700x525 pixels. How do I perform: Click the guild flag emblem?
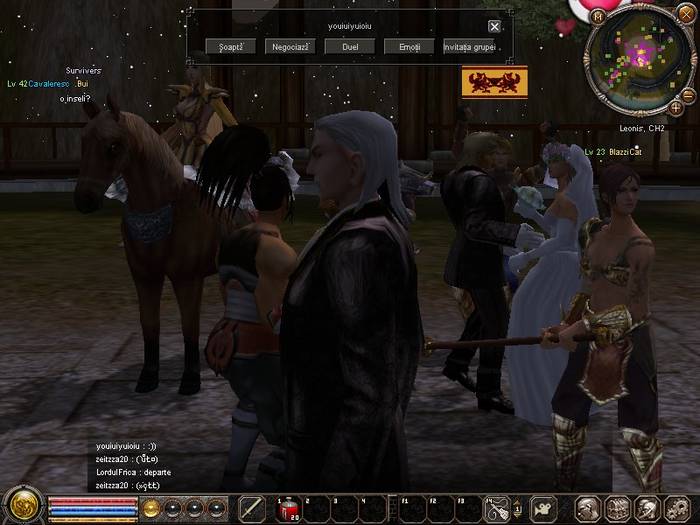pos(494,83)
